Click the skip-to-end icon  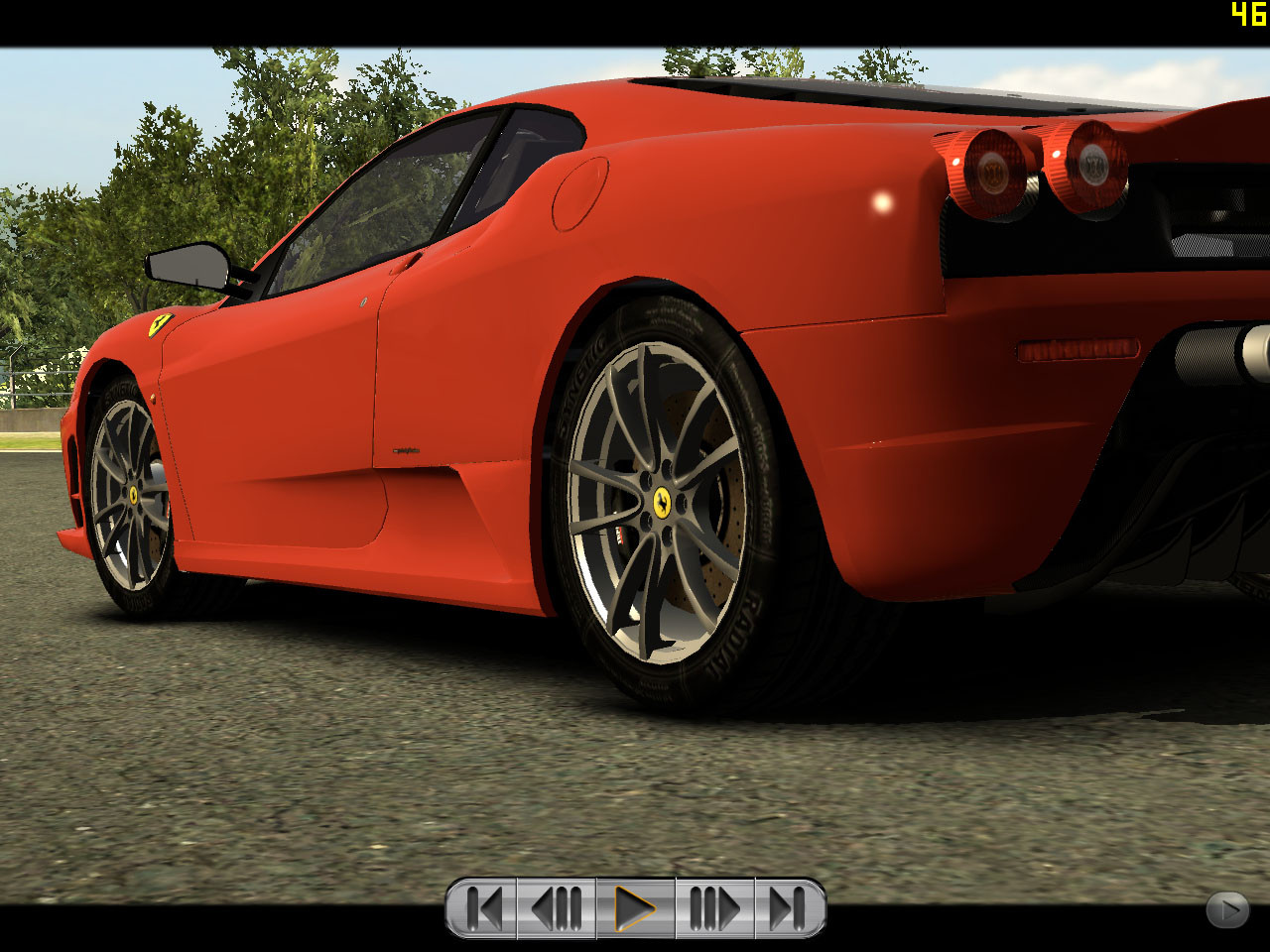click(787, 905)
